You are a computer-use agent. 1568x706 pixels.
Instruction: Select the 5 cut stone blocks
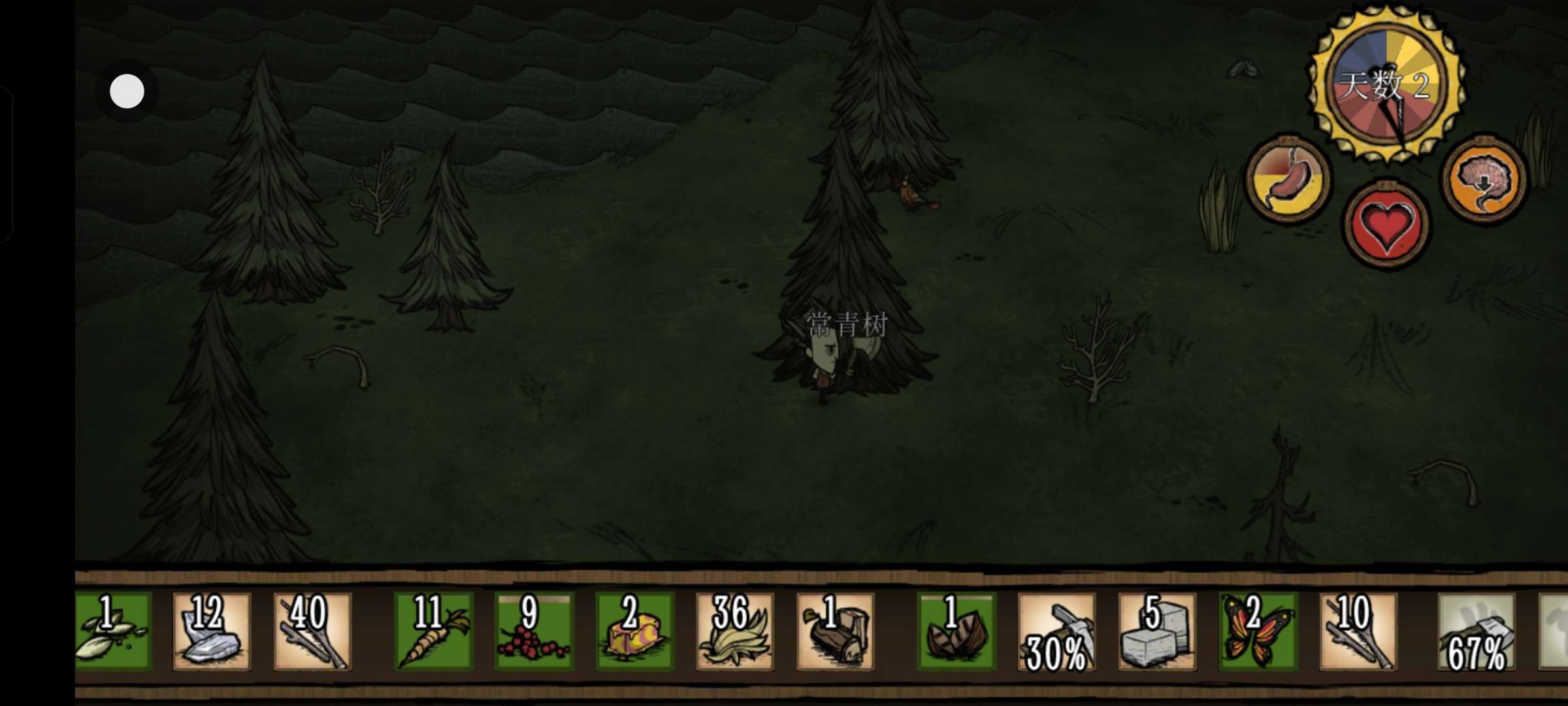click(1157, 631)
